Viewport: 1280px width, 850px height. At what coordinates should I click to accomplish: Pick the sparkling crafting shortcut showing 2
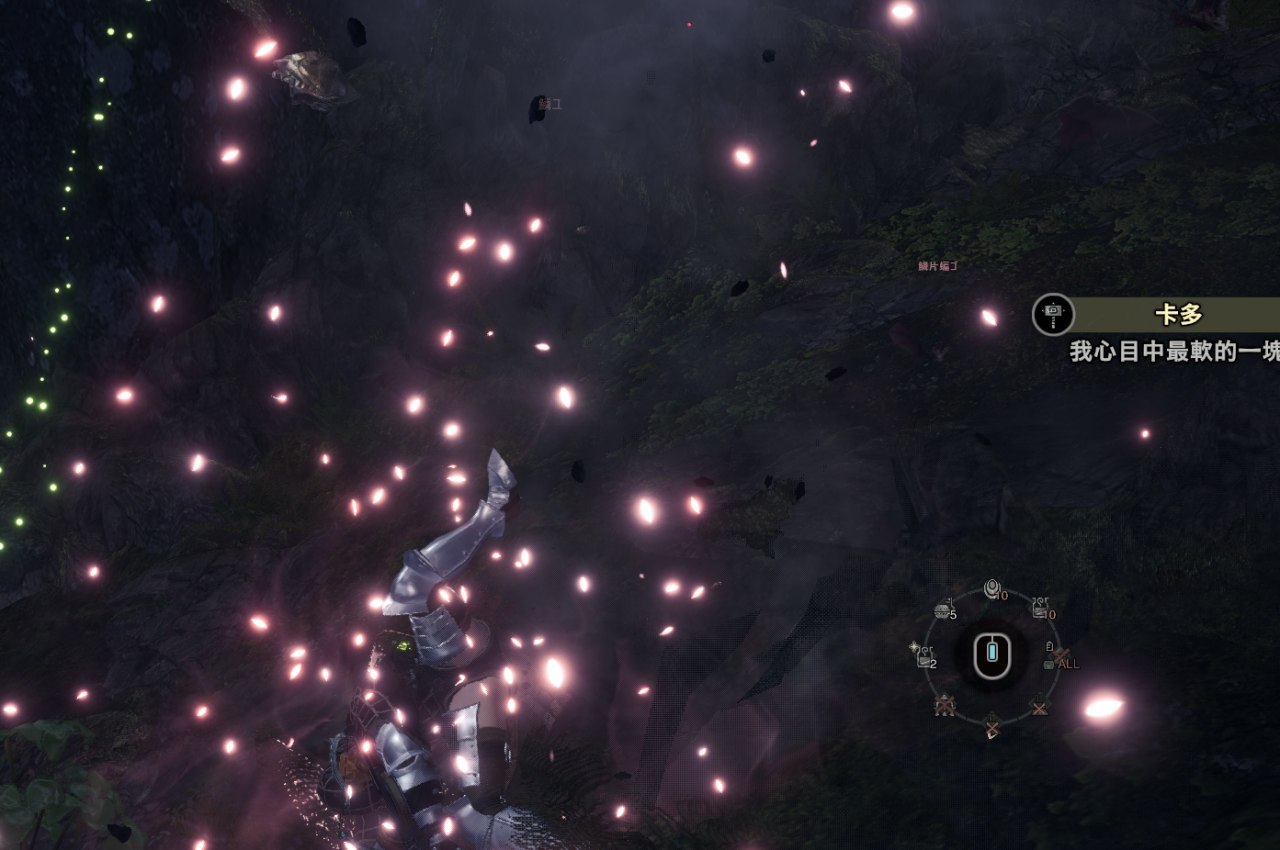(x=924, y=656)
